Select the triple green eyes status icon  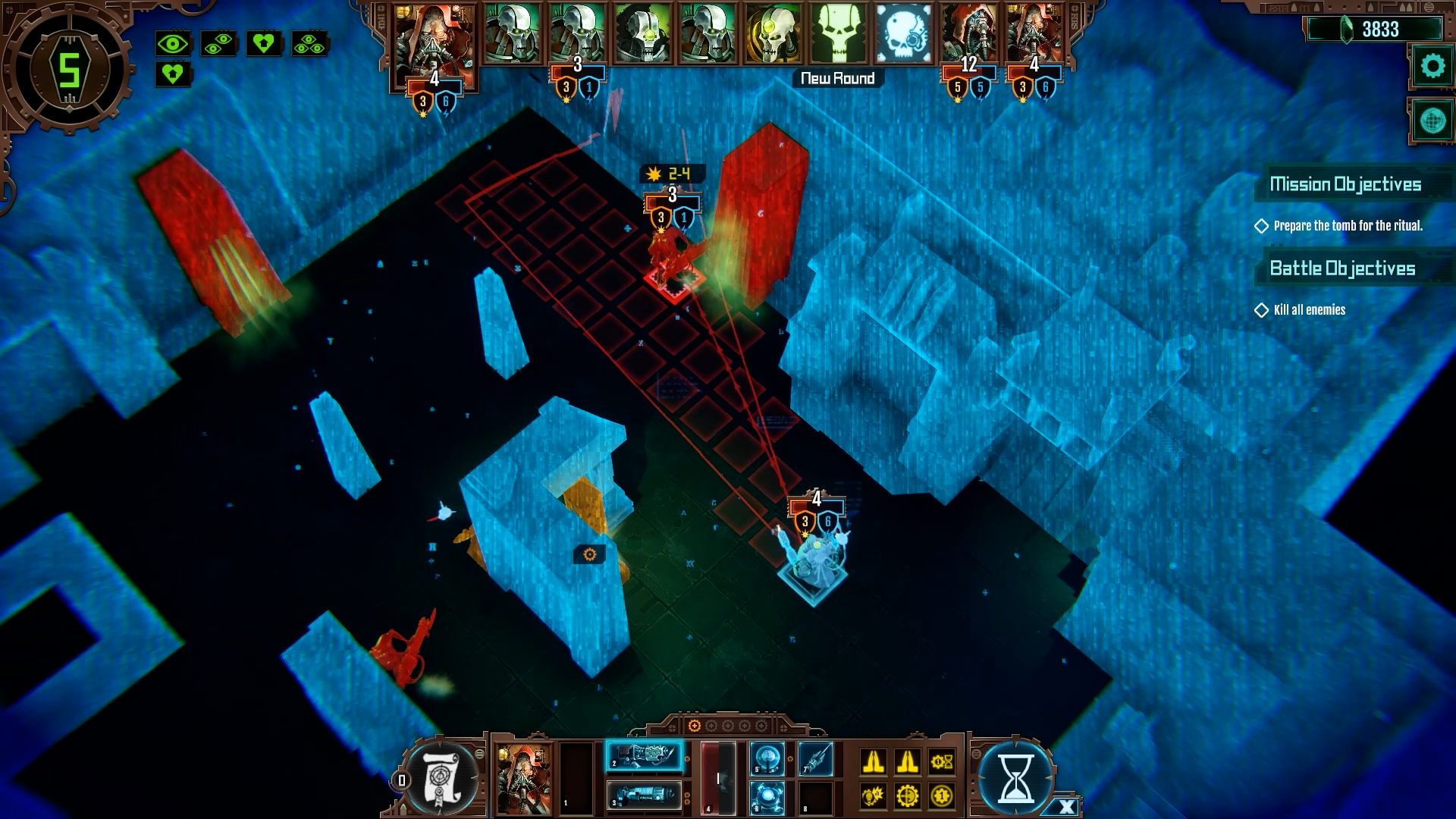[309, 44]
